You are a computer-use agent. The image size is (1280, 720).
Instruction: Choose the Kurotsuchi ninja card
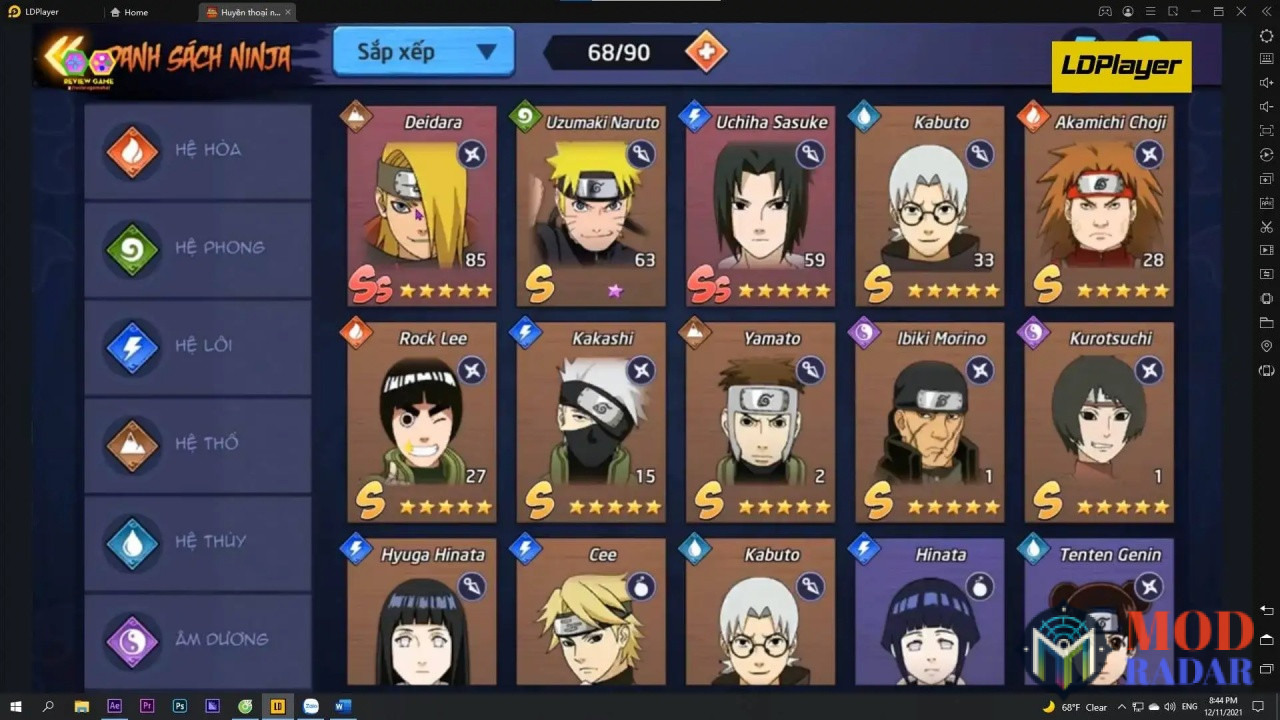point(1098,422)
